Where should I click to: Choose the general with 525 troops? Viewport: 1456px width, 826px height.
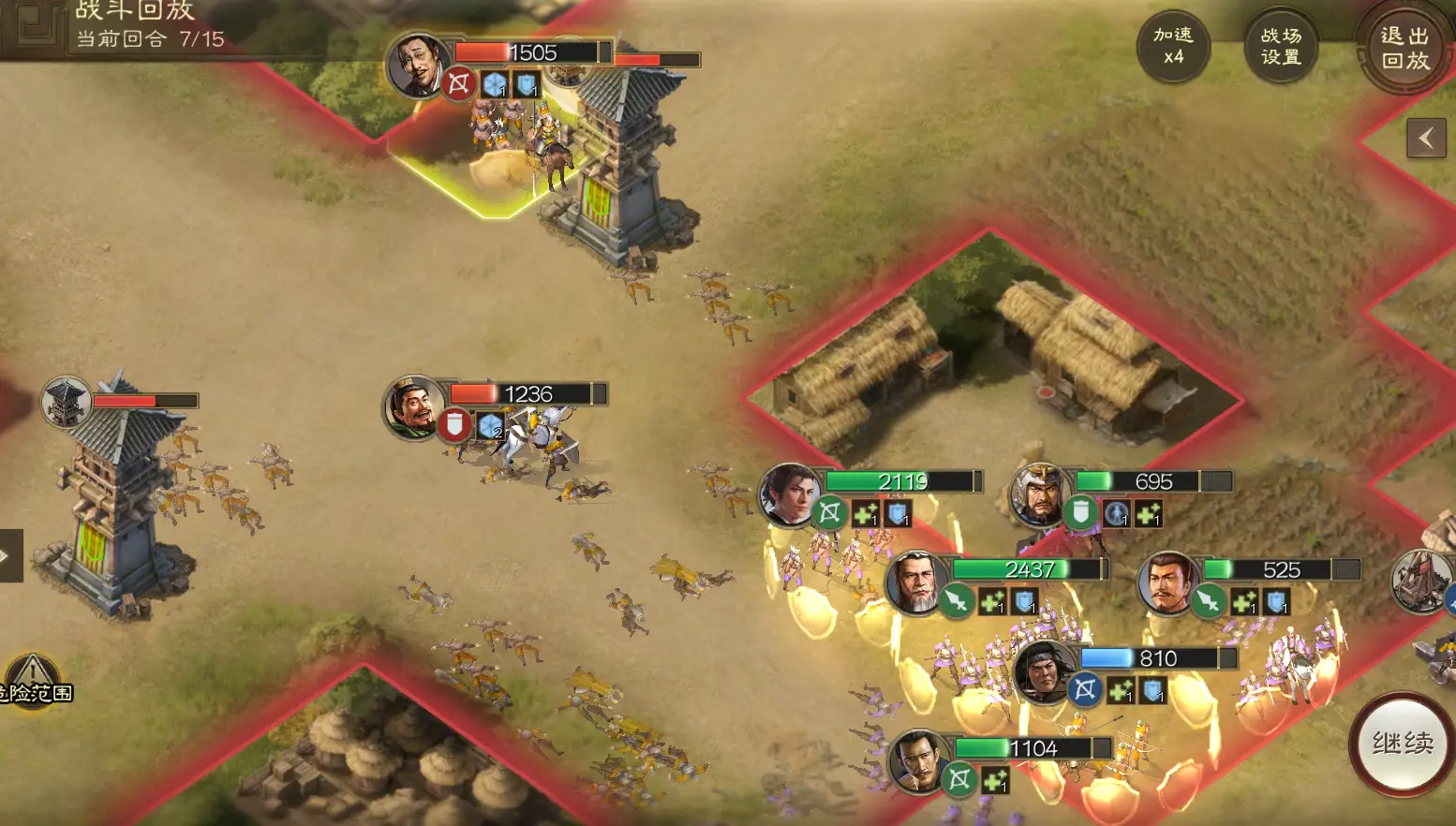[1166, 582]
